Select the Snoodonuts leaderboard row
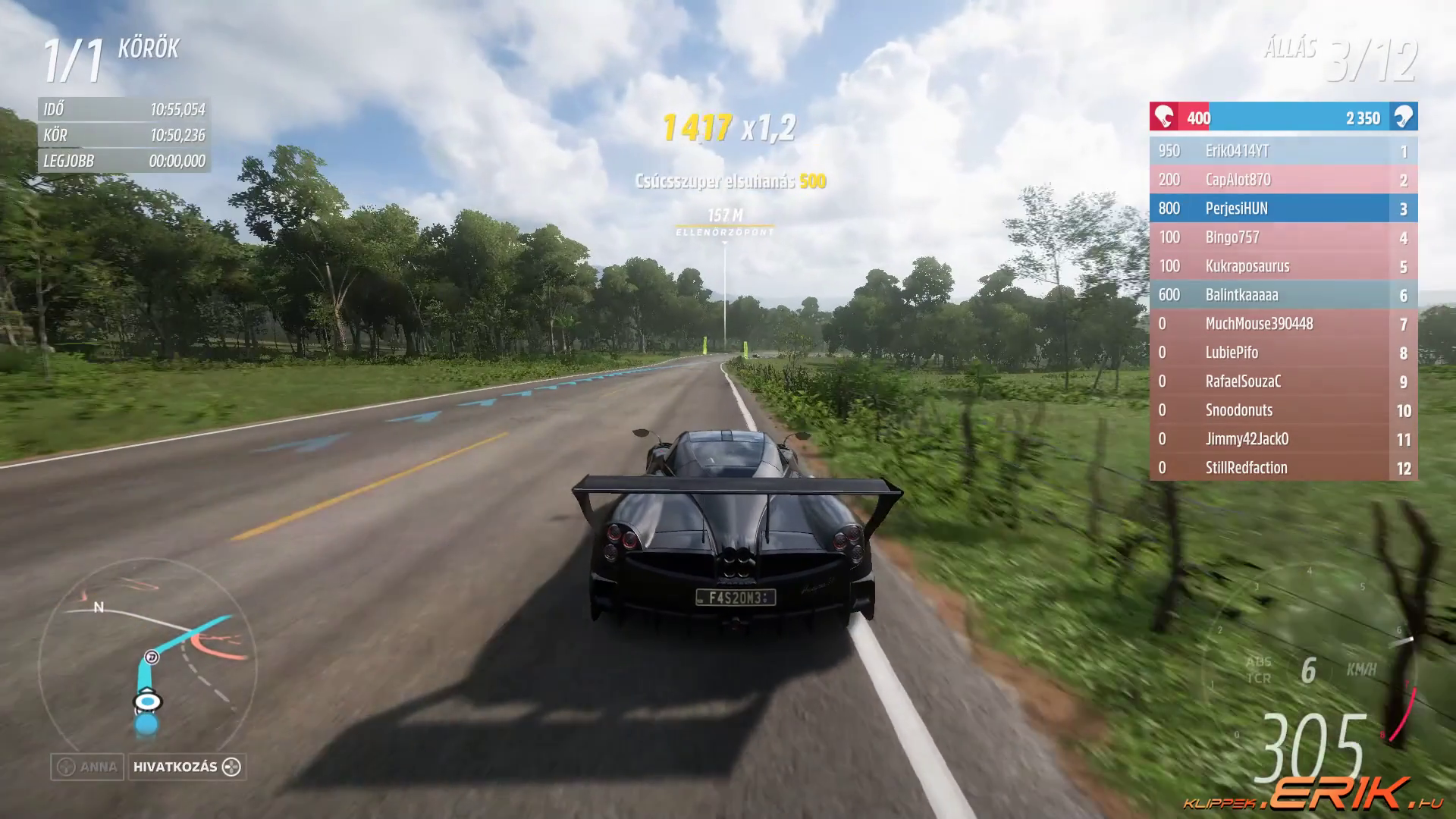 tap(1283, 410)
